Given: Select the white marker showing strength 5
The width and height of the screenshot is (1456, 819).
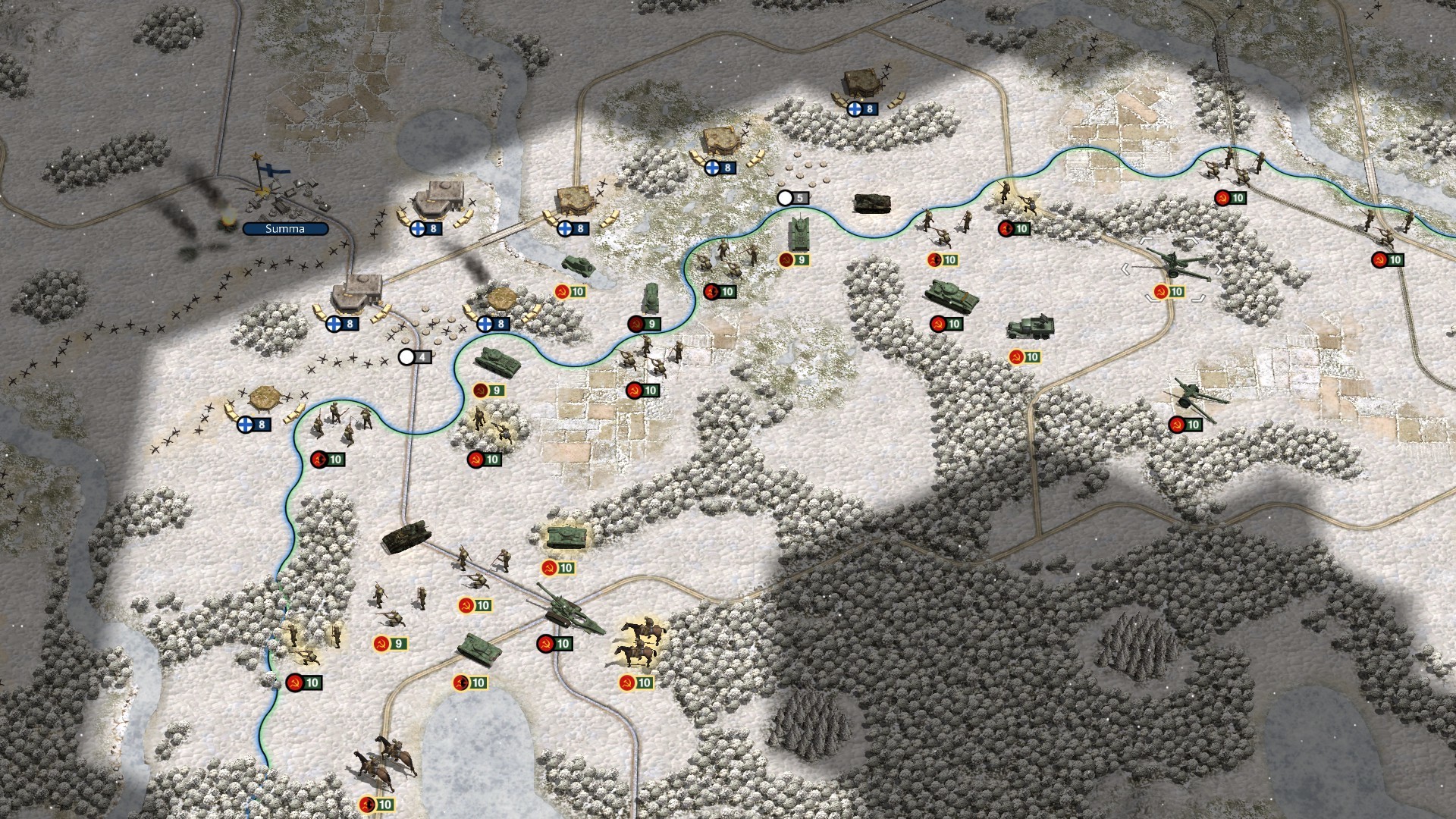Looking at the screenshot, I should 793,198.
